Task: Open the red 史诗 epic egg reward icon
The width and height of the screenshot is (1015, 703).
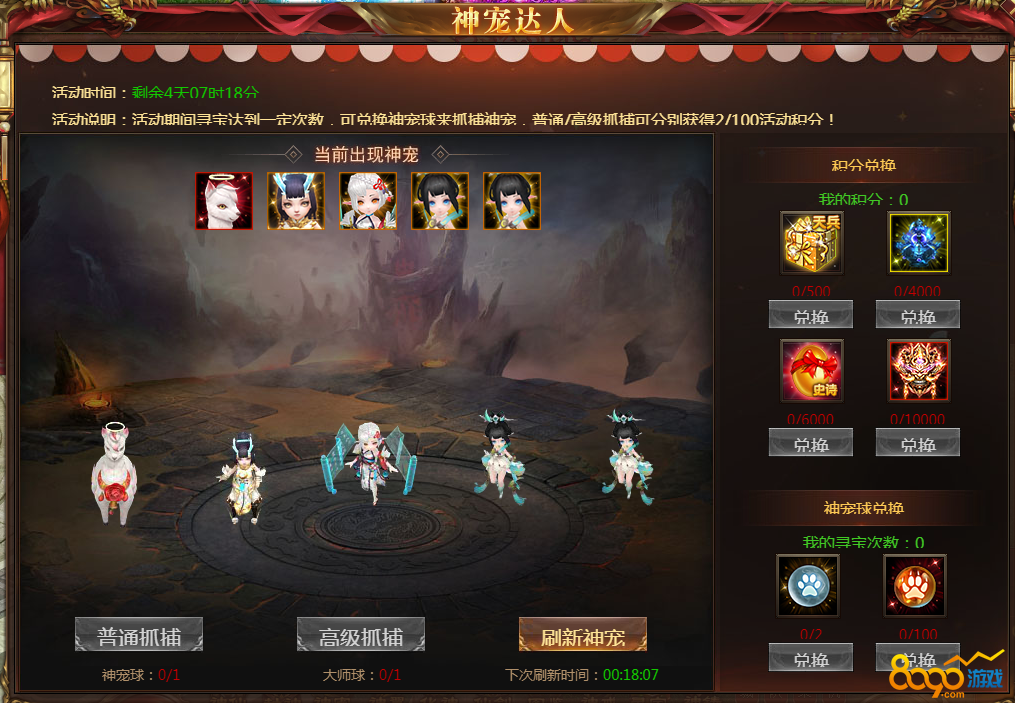Action: click(x=811, y=371)
